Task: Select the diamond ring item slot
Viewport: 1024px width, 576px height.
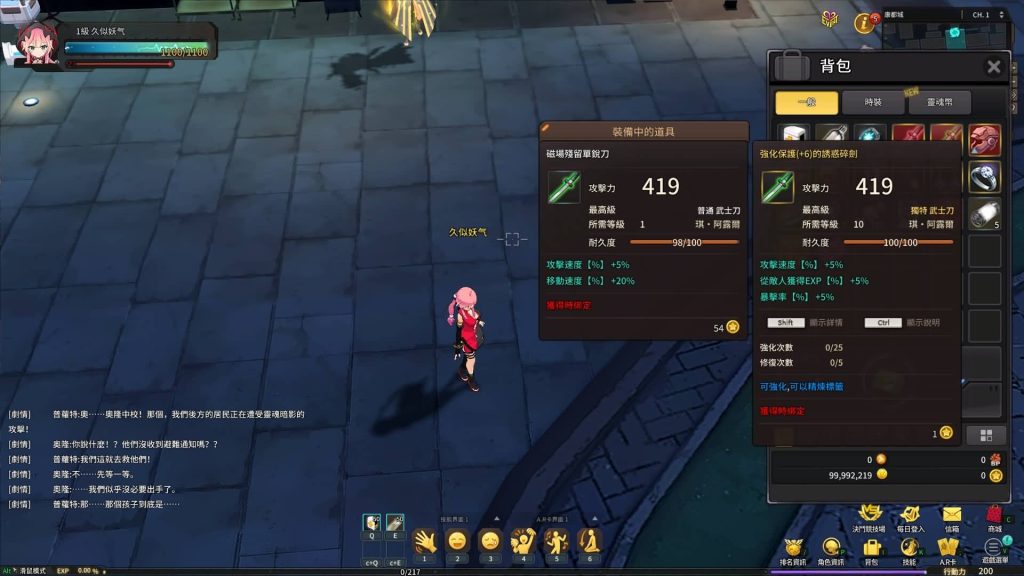Action: [985, 176]
